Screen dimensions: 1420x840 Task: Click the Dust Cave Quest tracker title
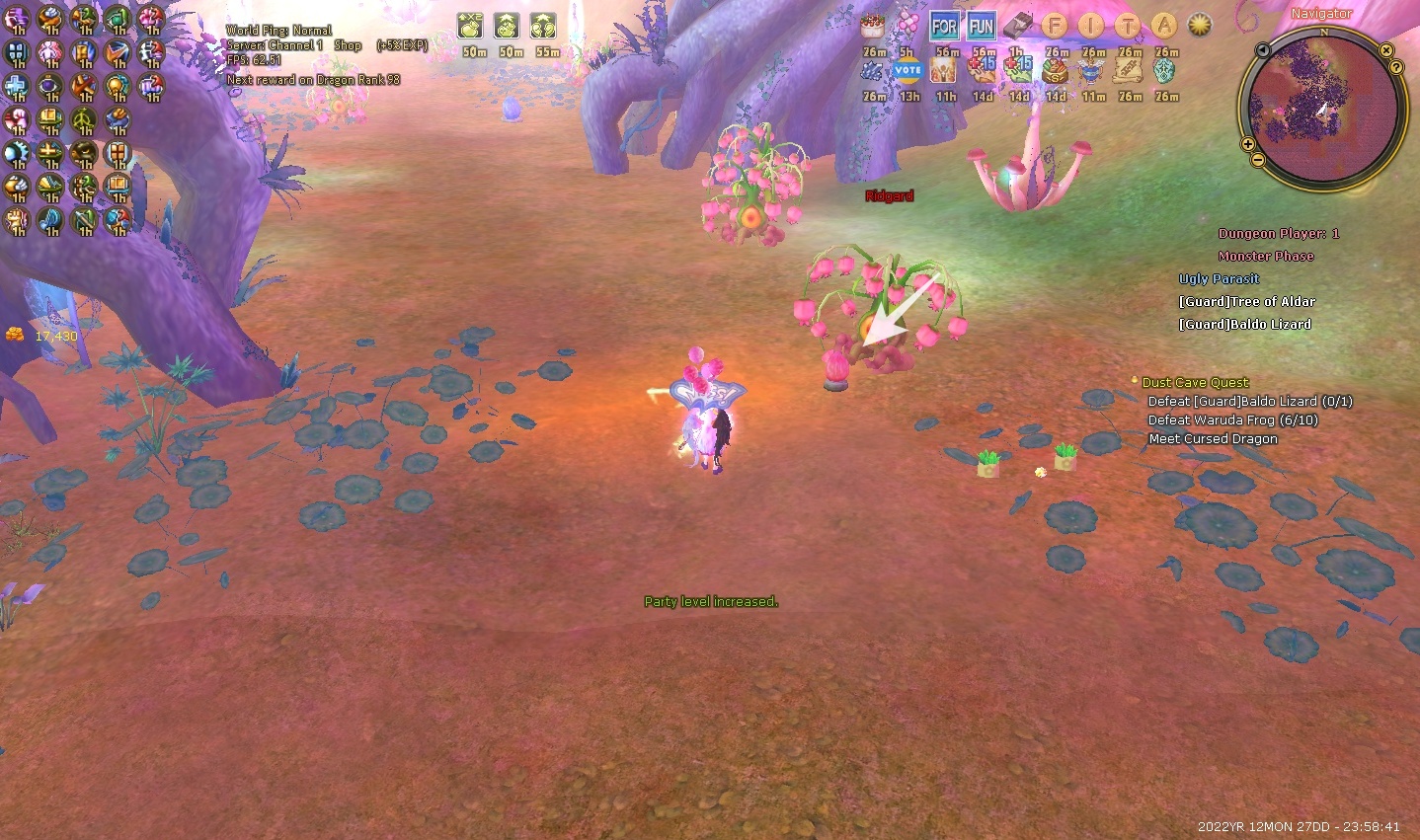pyautogui.click(x=1195, y=382)
